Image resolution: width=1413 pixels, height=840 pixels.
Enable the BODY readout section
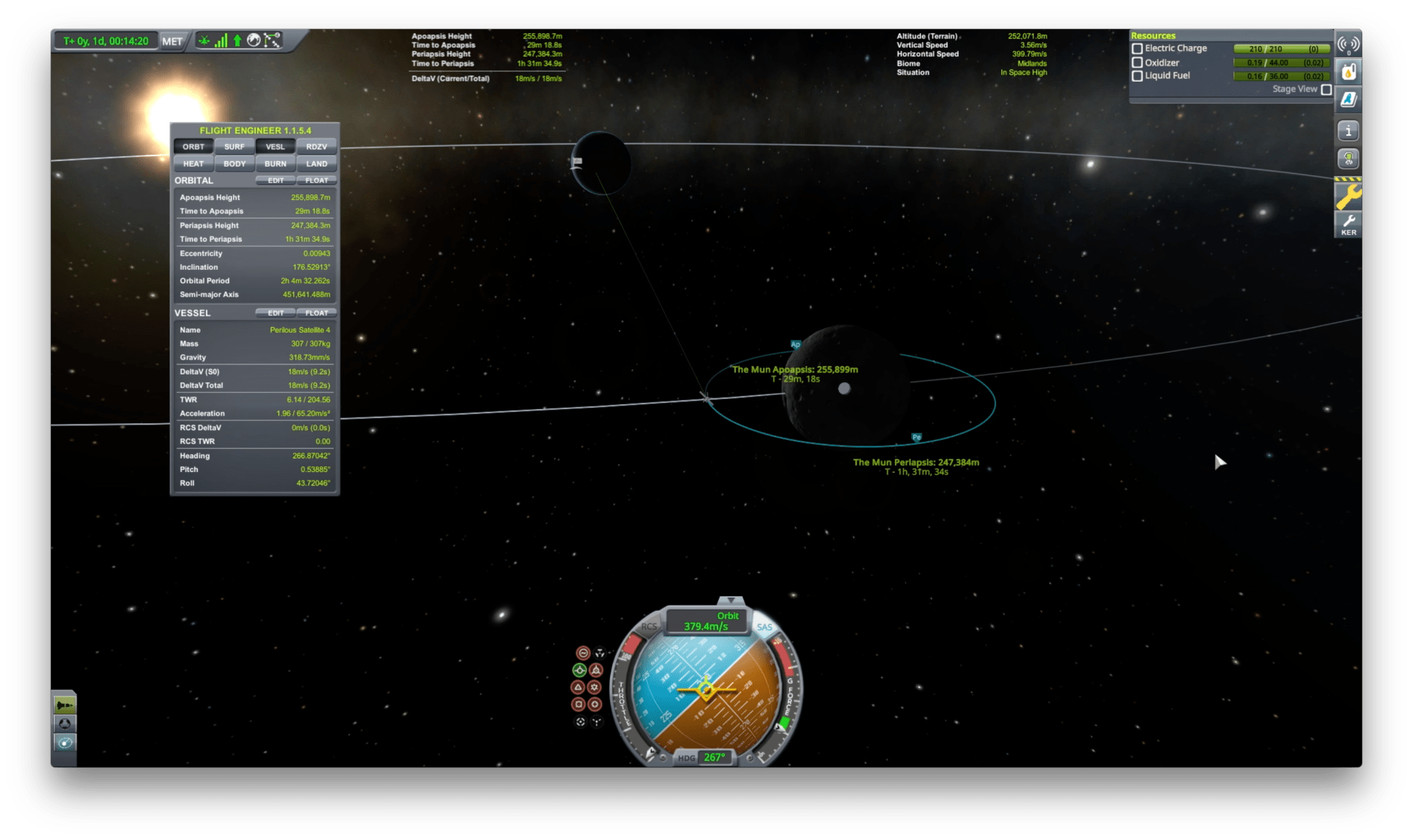click(x=234, y=164)
